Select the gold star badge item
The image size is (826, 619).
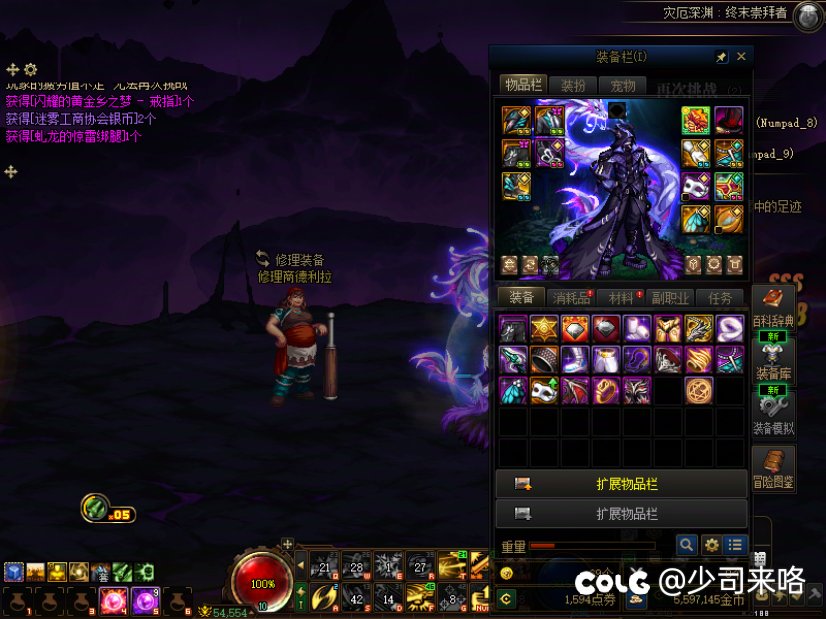pos(544,328)
